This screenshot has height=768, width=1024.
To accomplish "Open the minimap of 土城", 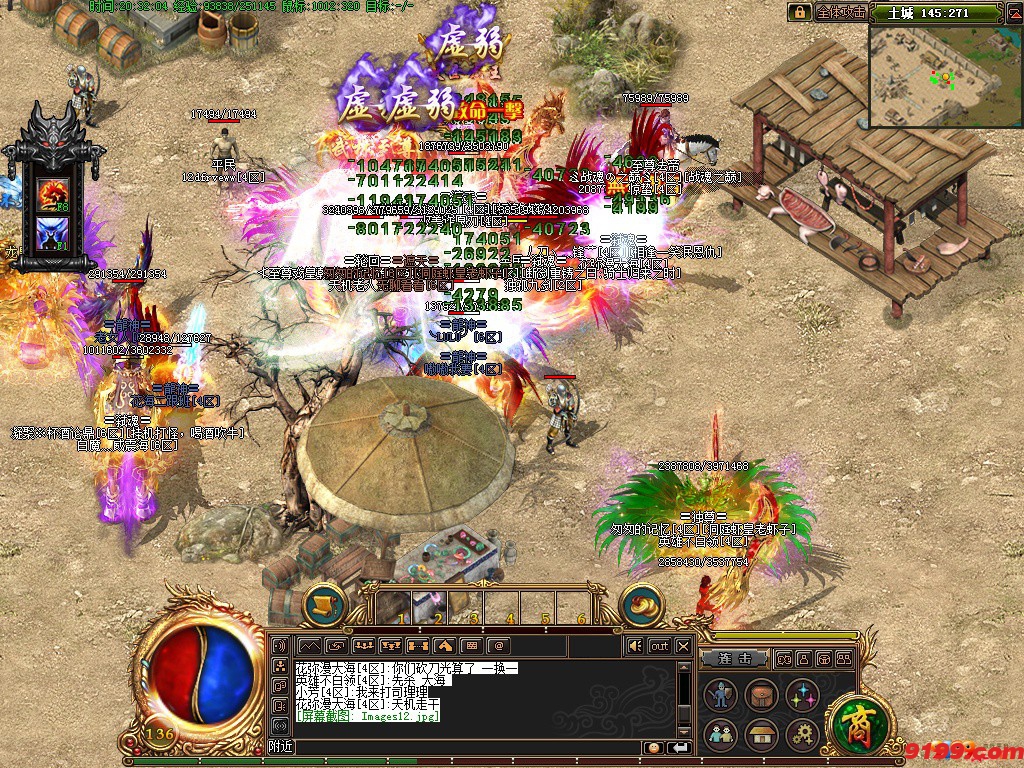I will click(945, 77).
